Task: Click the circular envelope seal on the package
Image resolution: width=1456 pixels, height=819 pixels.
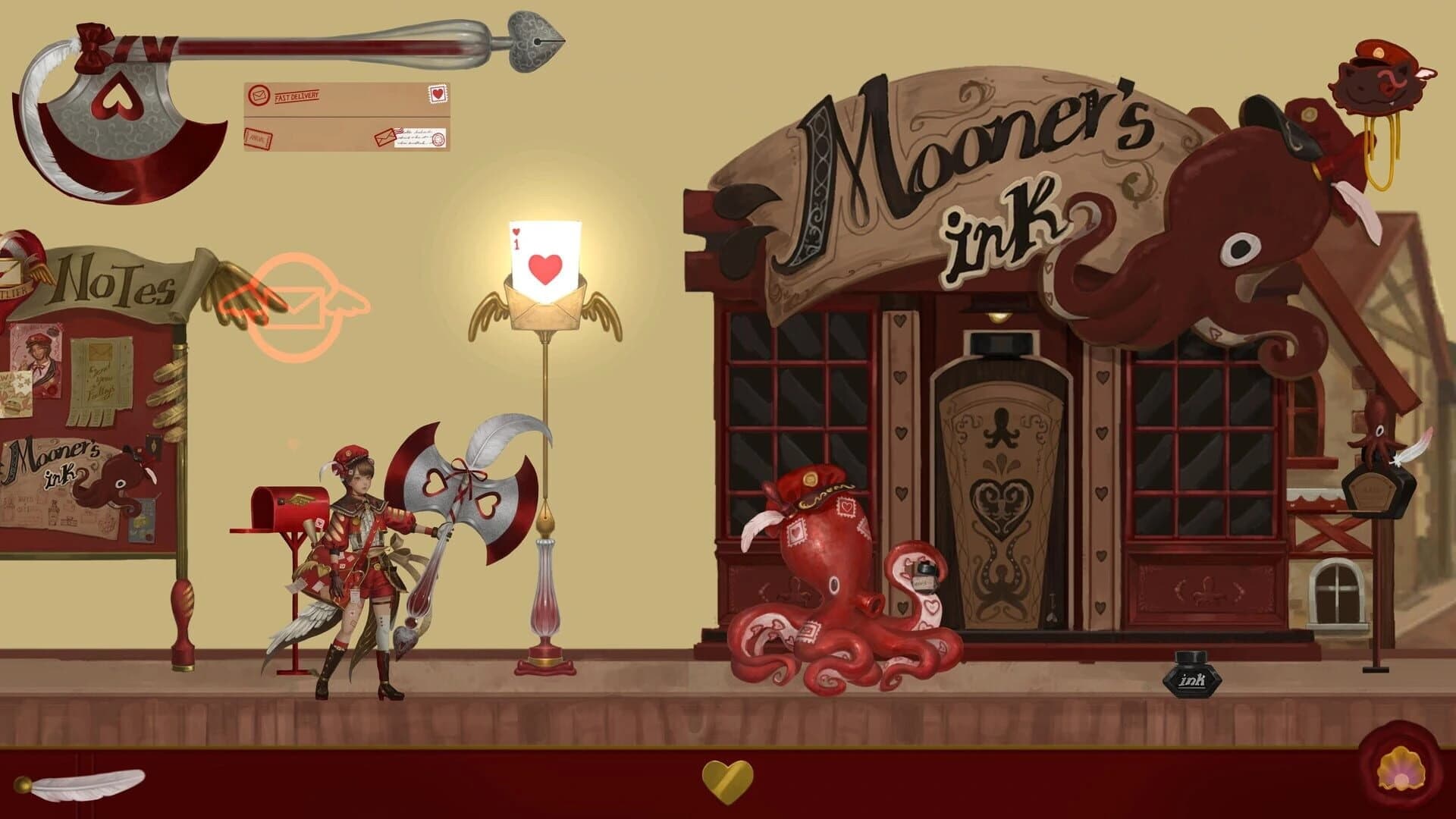Action: coord(258,96)
